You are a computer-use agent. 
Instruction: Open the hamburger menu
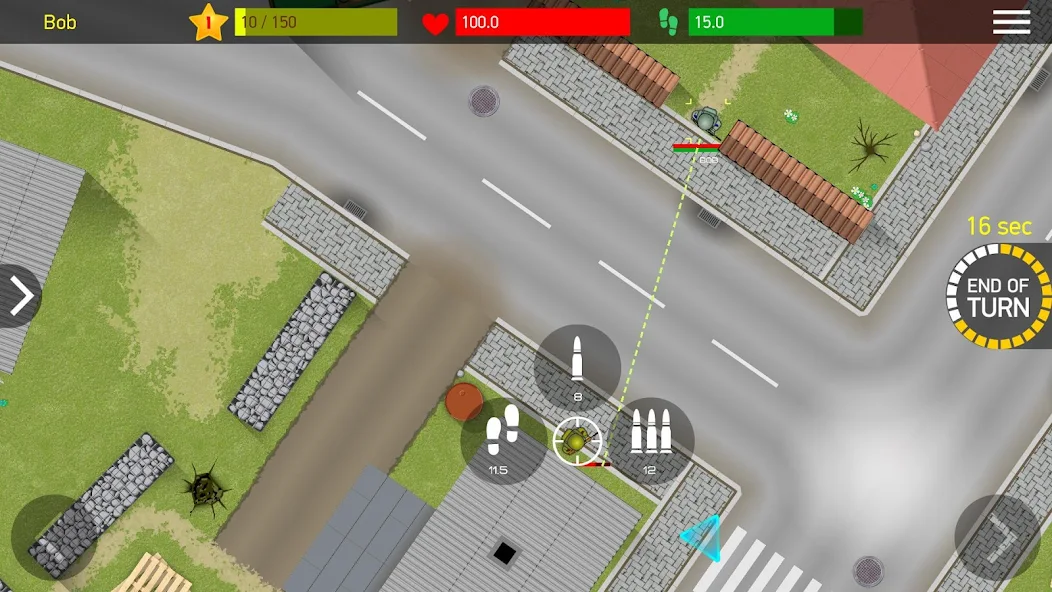pos(1011,22)
